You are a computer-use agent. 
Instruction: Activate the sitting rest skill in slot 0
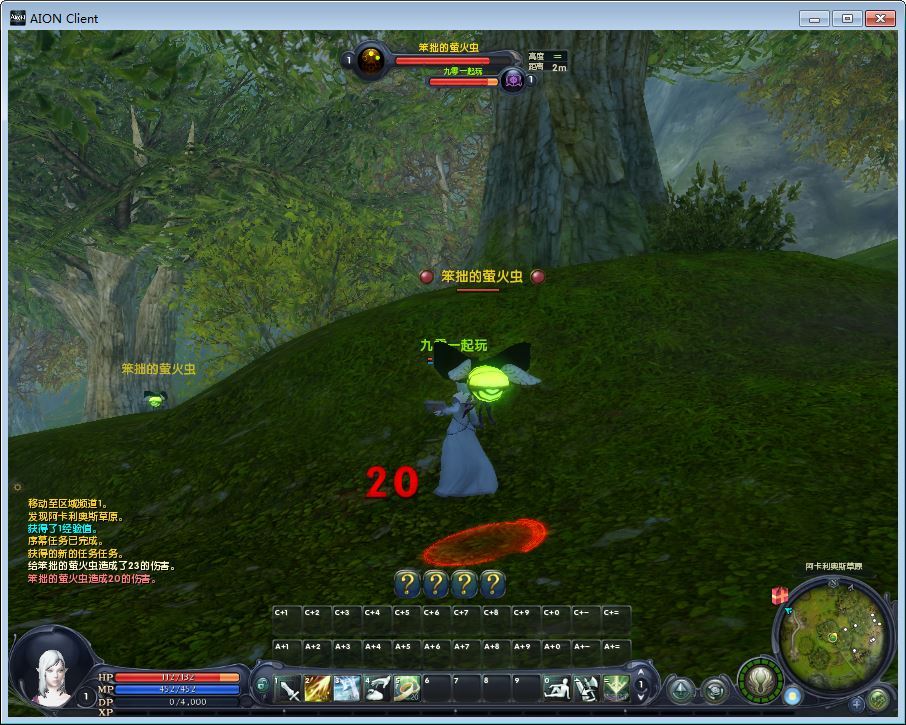point(556,689)
